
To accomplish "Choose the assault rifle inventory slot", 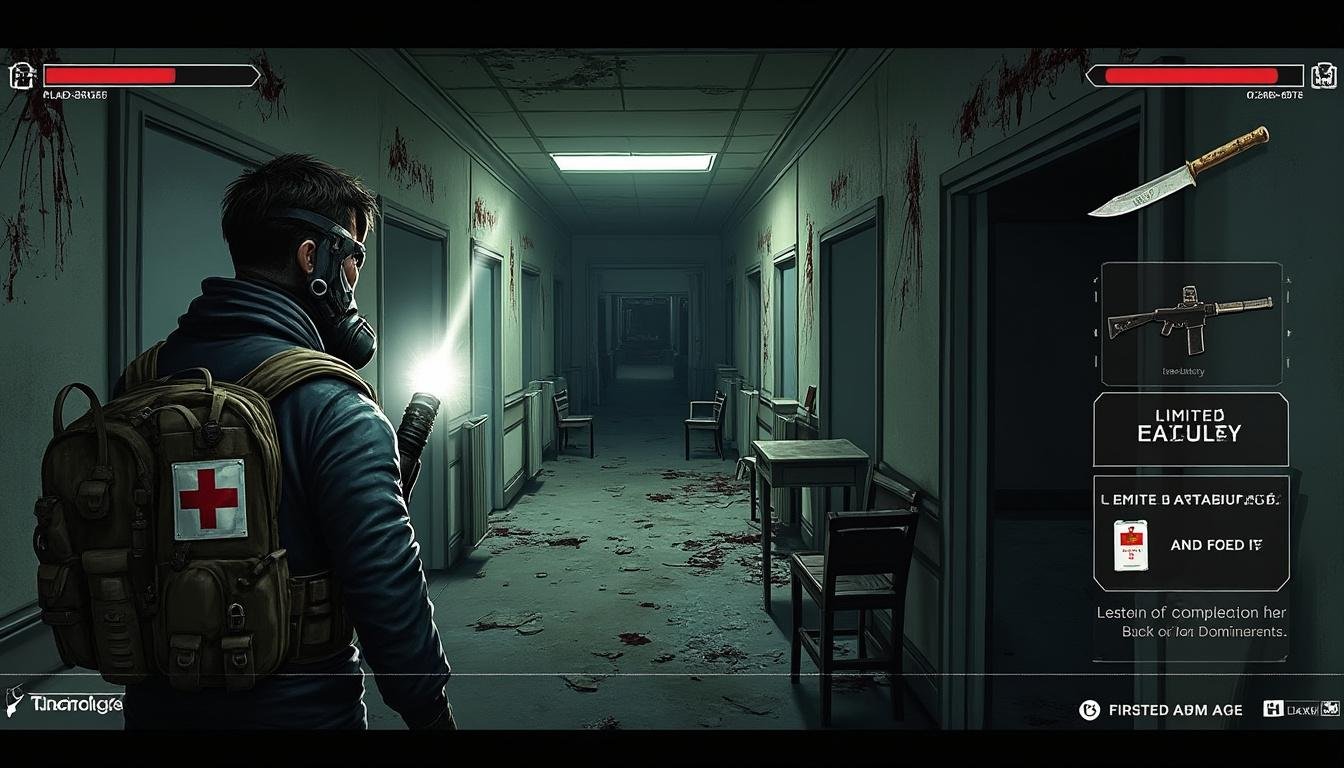I will pyautogui.click(x=1191, y=322).
